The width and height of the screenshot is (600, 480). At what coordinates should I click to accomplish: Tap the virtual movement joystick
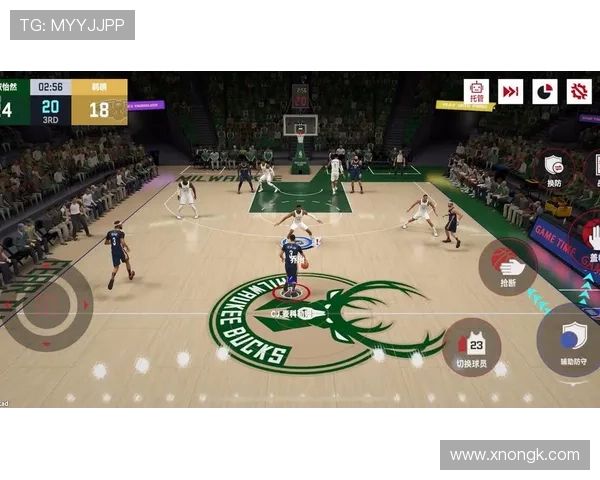[x=48, y=305]
